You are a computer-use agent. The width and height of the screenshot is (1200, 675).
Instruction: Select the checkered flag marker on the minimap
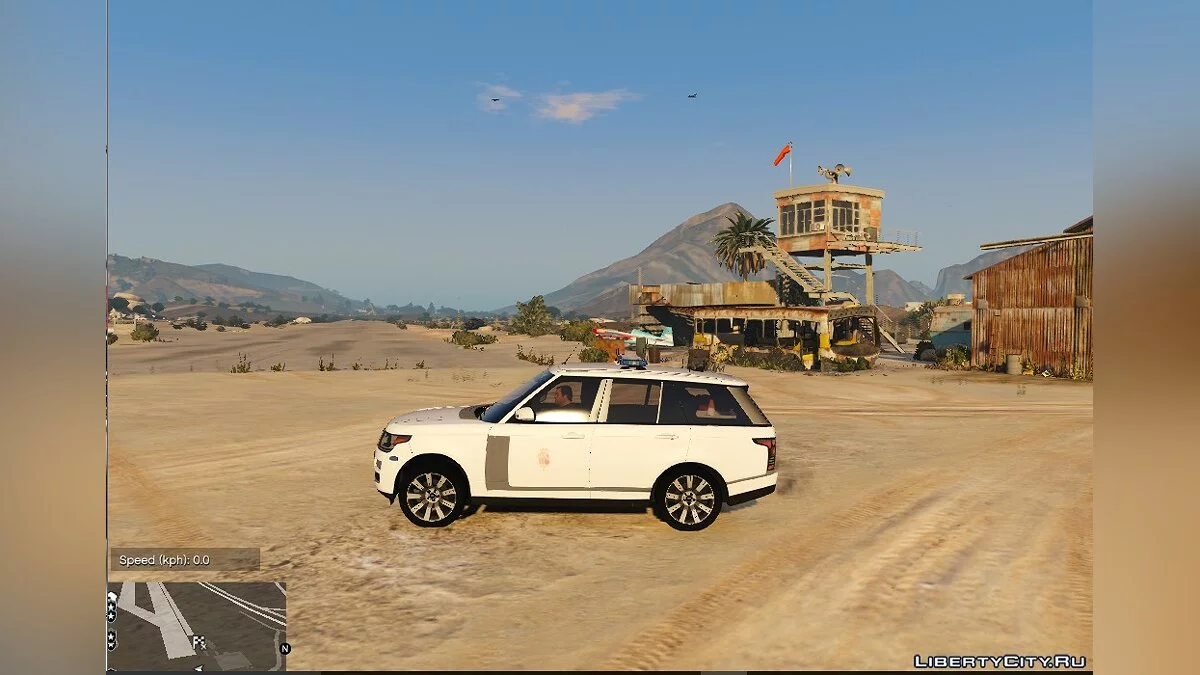(198, 642)
